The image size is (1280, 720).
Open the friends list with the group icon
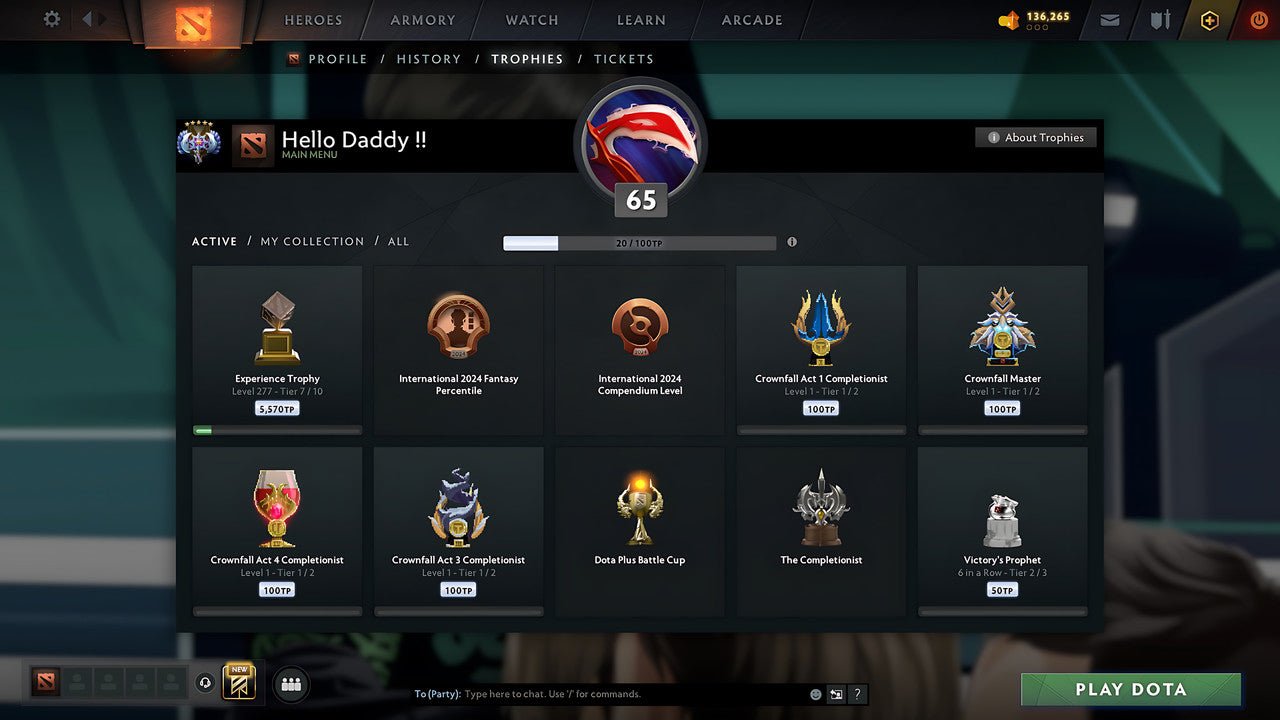[x=290, y=683]
